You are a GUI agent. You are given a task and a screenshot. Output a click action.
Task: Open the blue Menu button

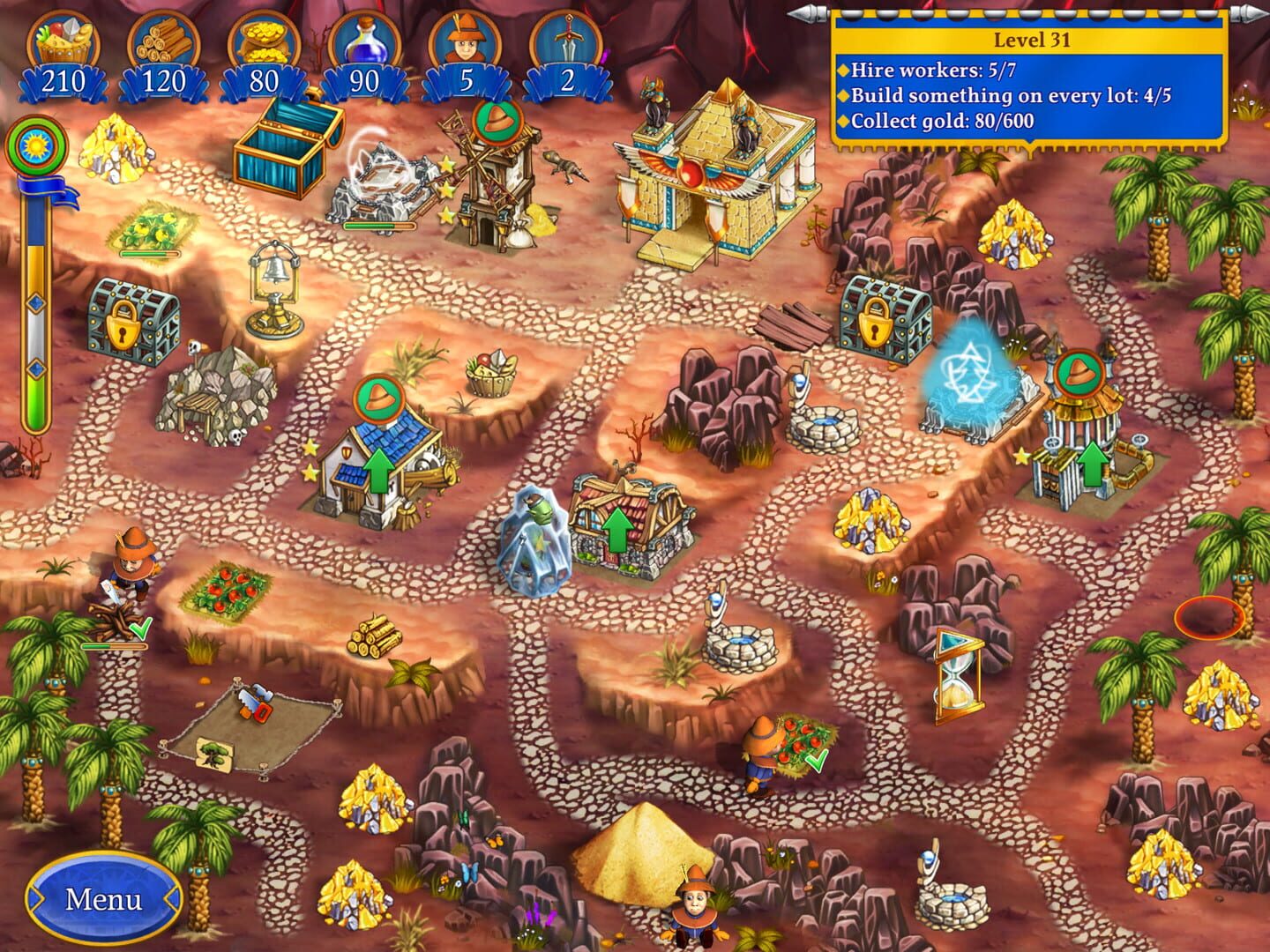click(103, 899)
